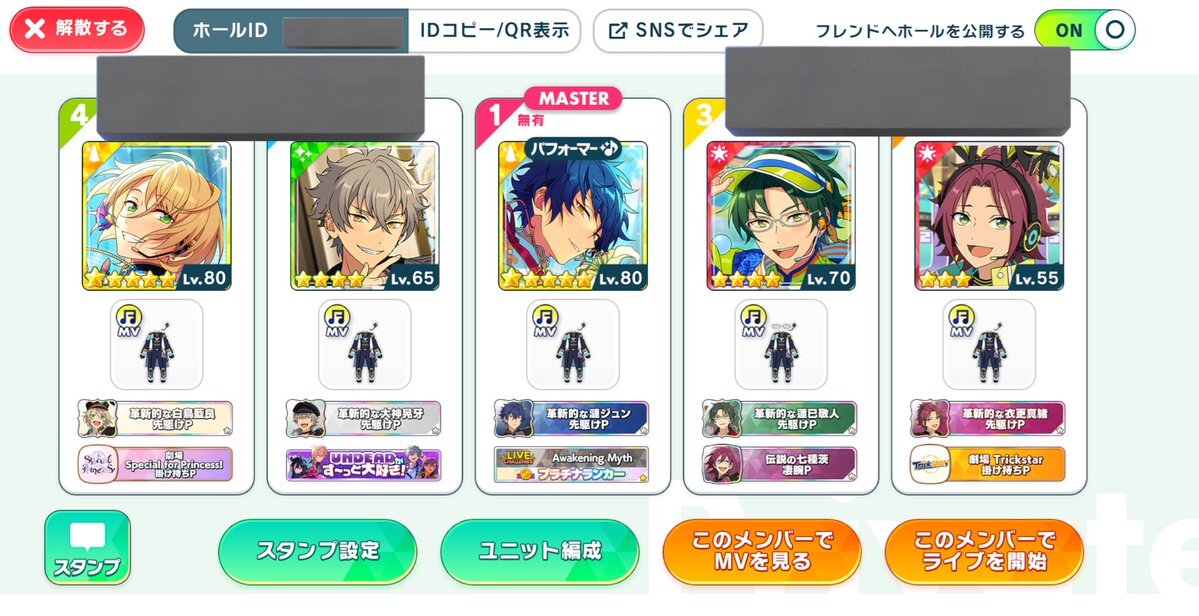
Task: Open ユニット編成 unit formation
Action: pos(539,551)
